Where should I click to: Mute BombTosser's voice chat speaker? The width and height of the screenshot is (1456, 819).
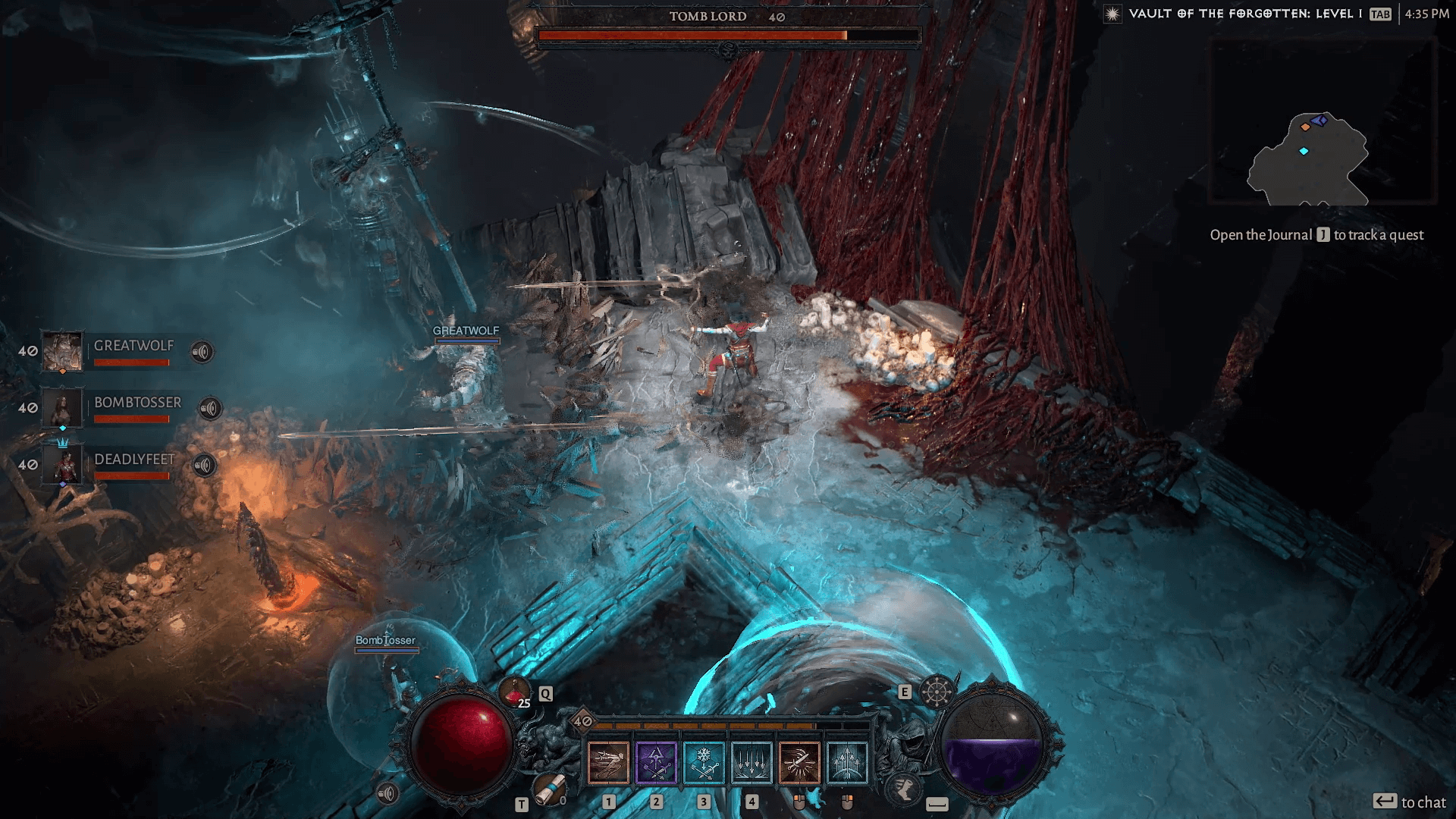210,409
